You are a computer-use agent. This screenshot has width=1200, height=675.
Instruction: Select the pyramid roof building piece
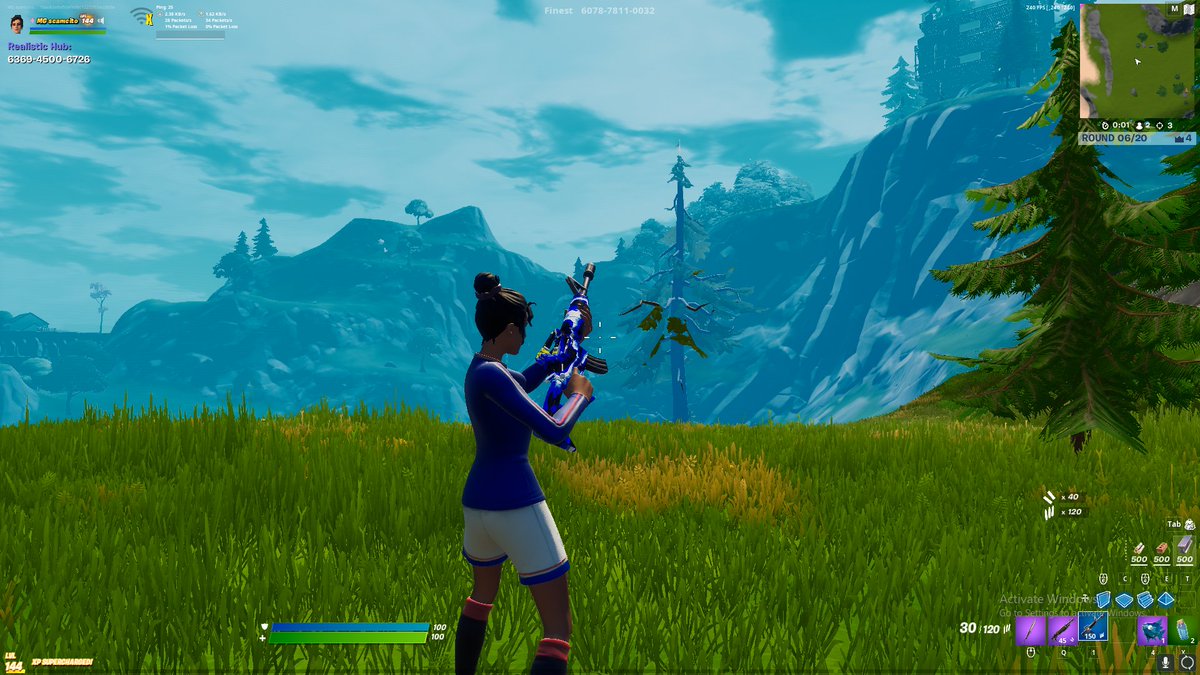(x=1165, y=599)
